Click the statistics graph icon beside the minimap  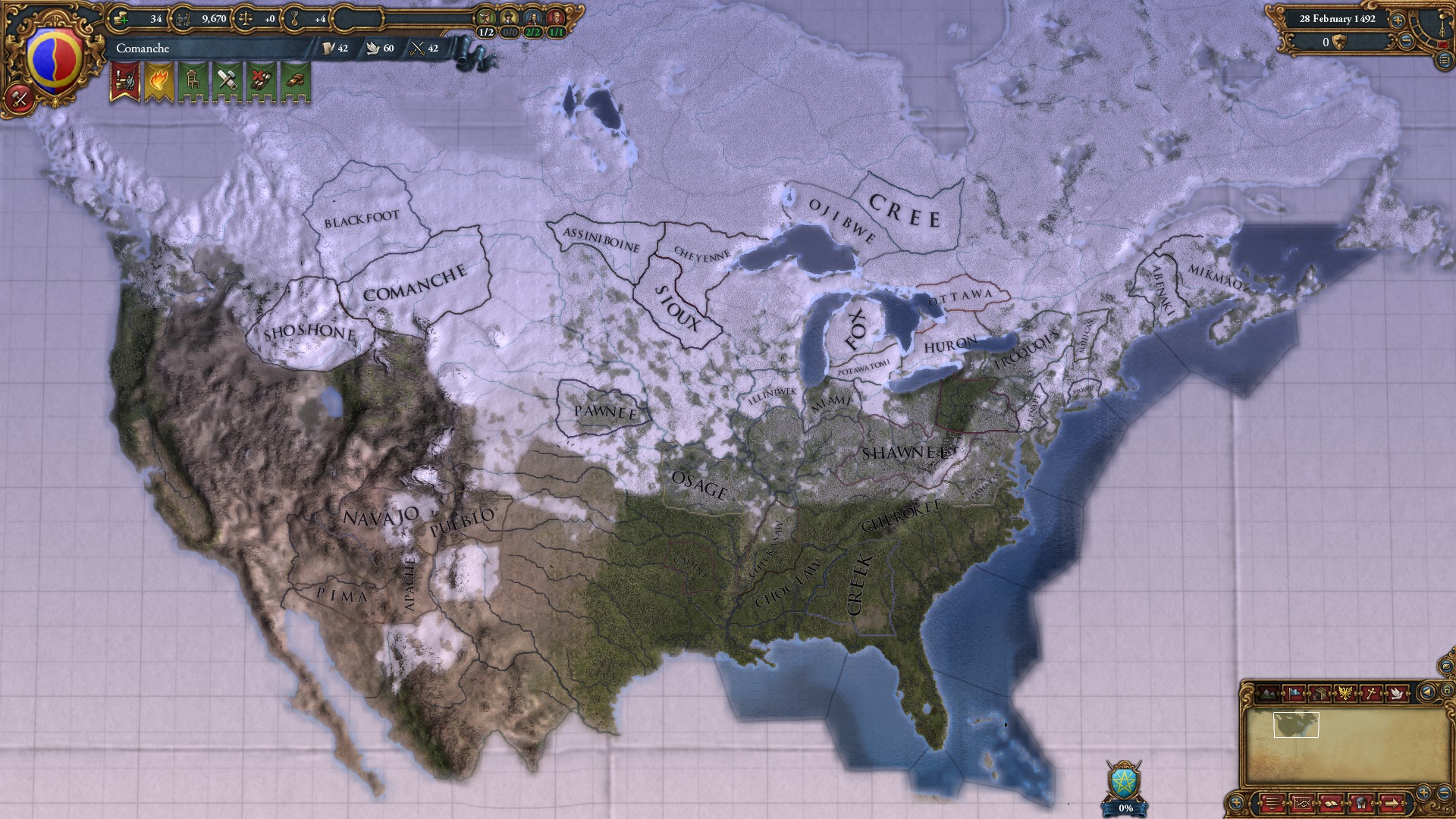[1303, 804]
